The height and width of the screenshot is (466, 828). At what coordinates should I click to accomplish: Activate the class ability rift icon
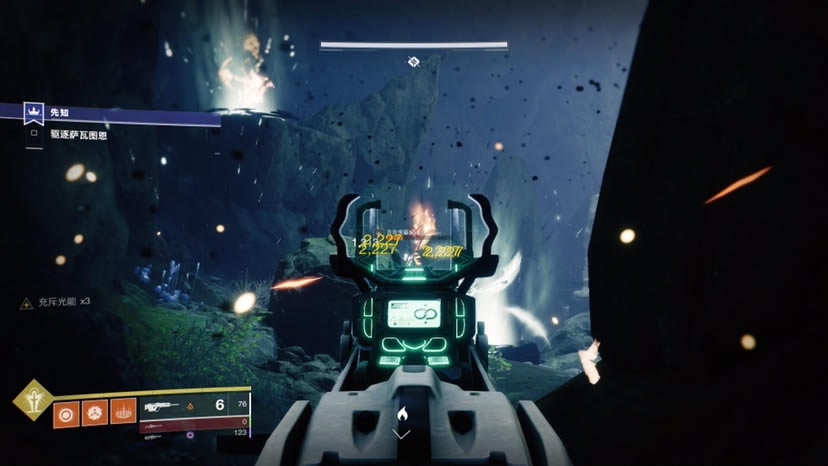(x=124, y=411)
